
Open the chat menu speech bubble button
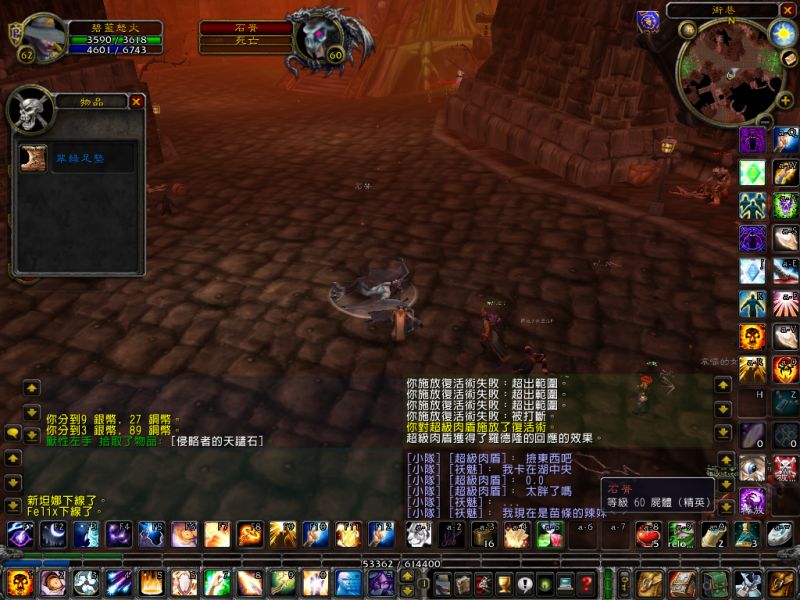click(x=12, y=433)
